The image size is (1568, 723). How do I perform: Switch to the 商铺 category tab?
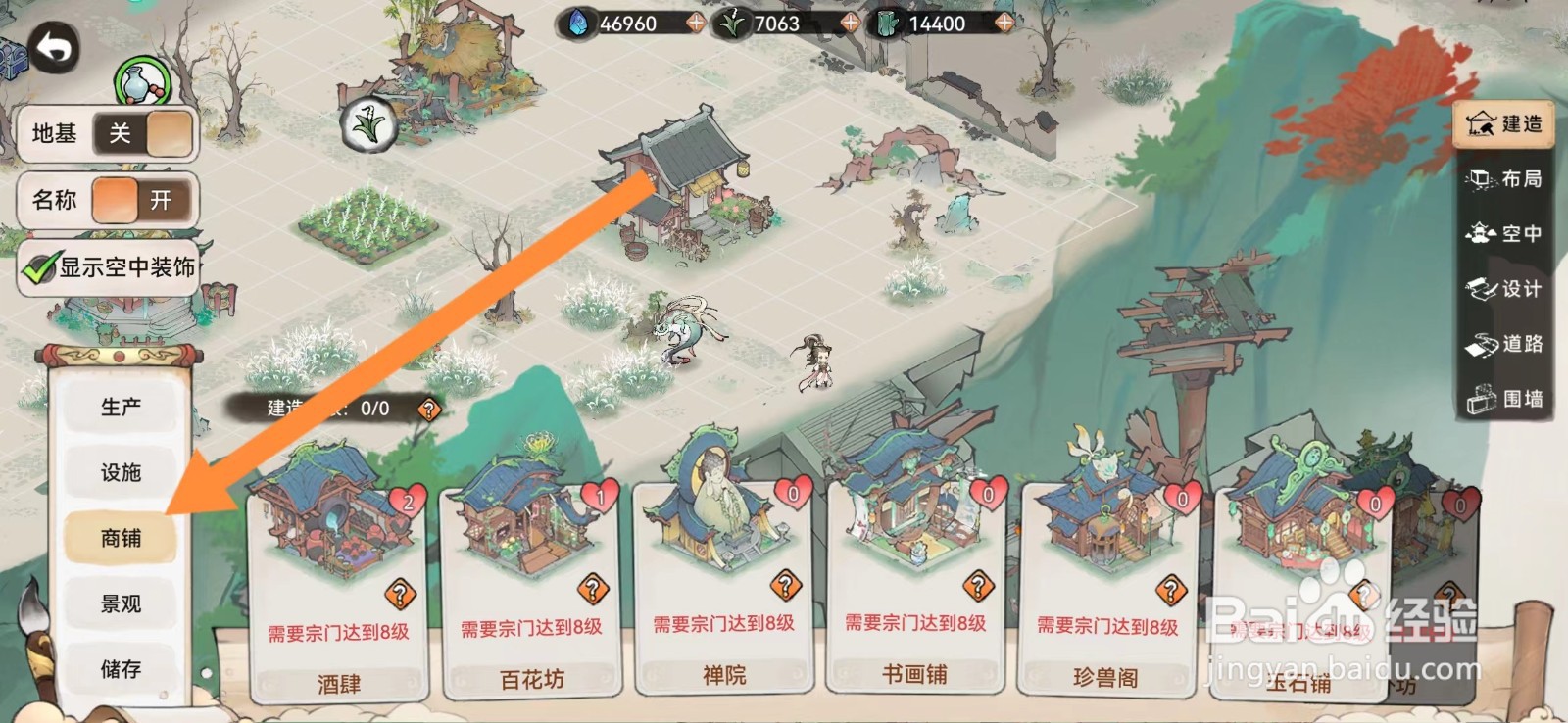click(x=121, y=538)
